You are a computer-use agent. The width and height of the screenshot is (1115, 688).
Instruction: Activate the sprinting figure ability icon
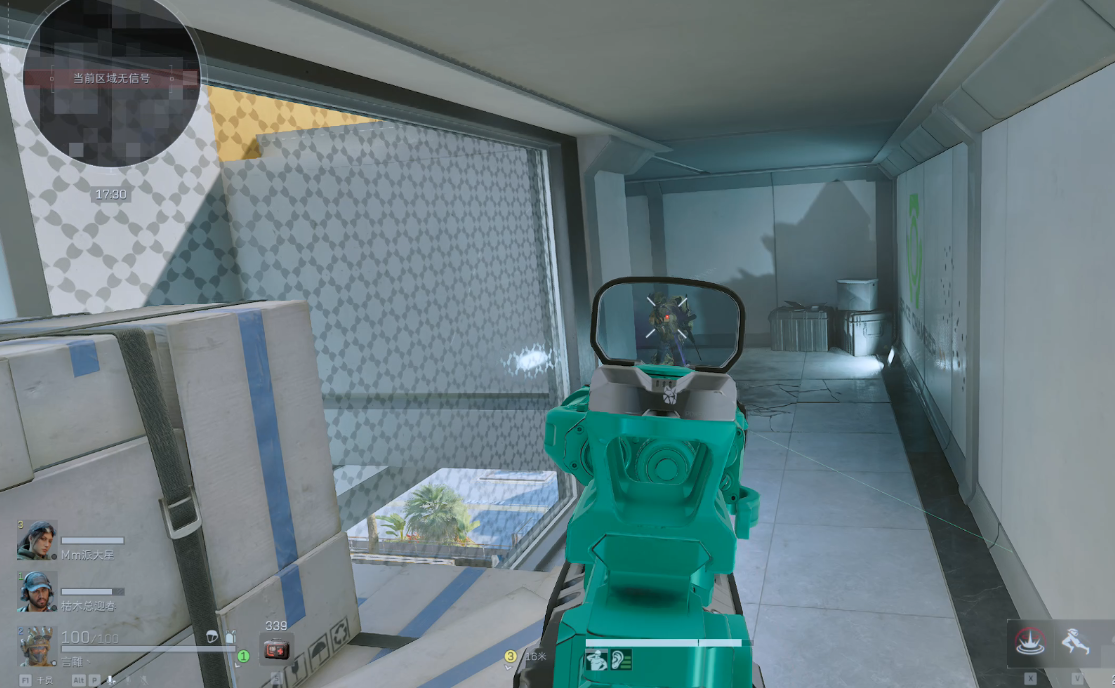pyautogui.click(x=1078, y=641)
